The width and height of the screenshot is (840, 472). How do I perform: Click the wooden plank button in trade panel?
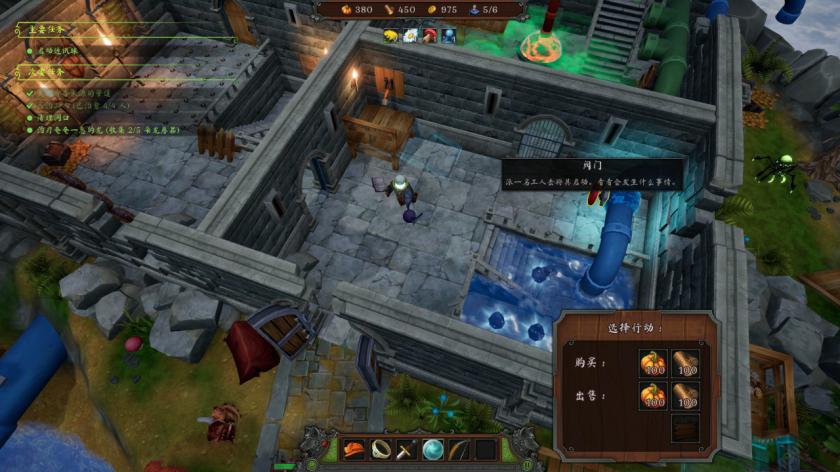pyautogui.click(x=685, y=429)
